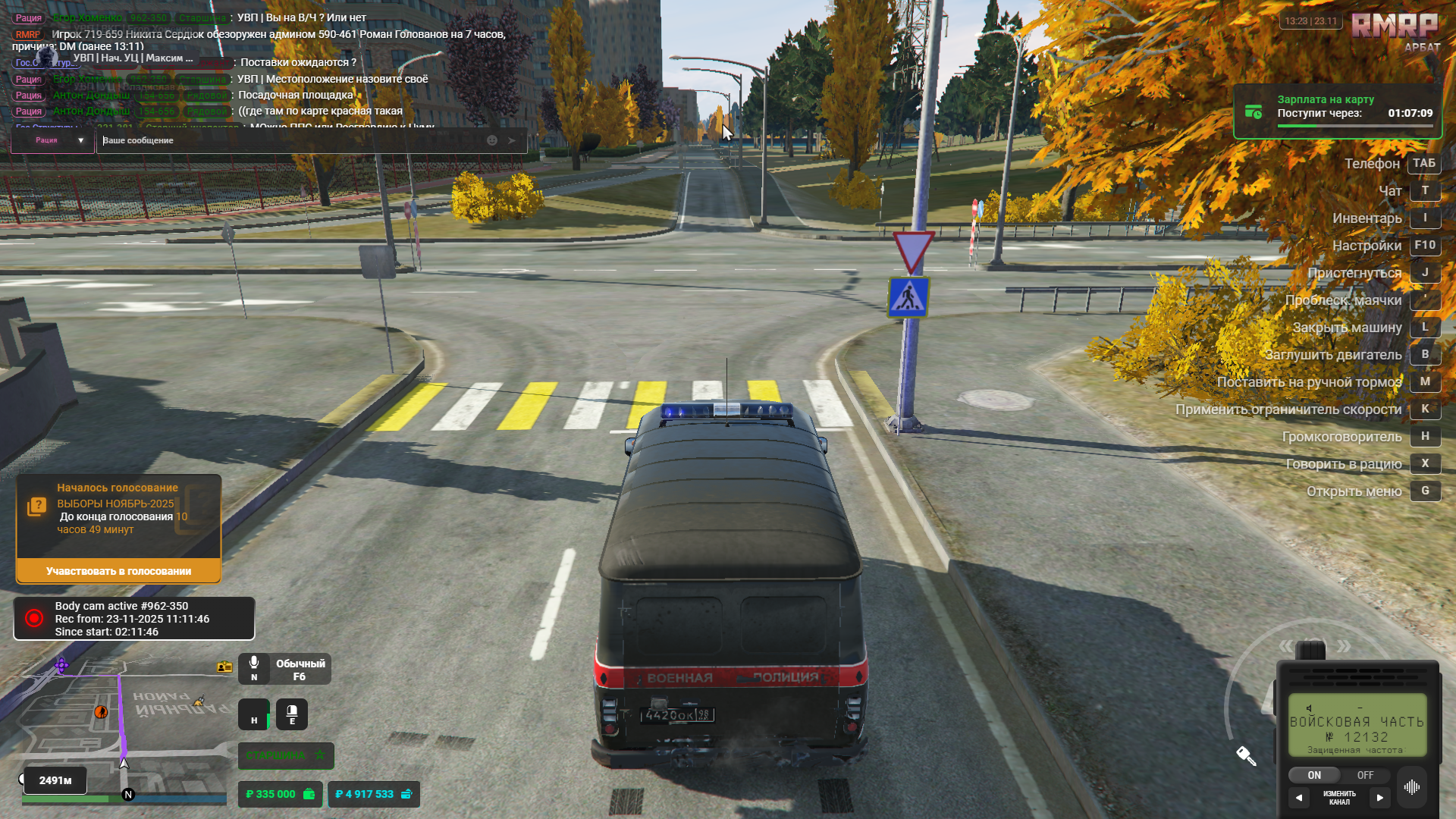The width and height of the screenshot is (1456, 819).
Task: Click right arrow to change radio channel
Action: pyautogui.click(x=1380, y=797)
